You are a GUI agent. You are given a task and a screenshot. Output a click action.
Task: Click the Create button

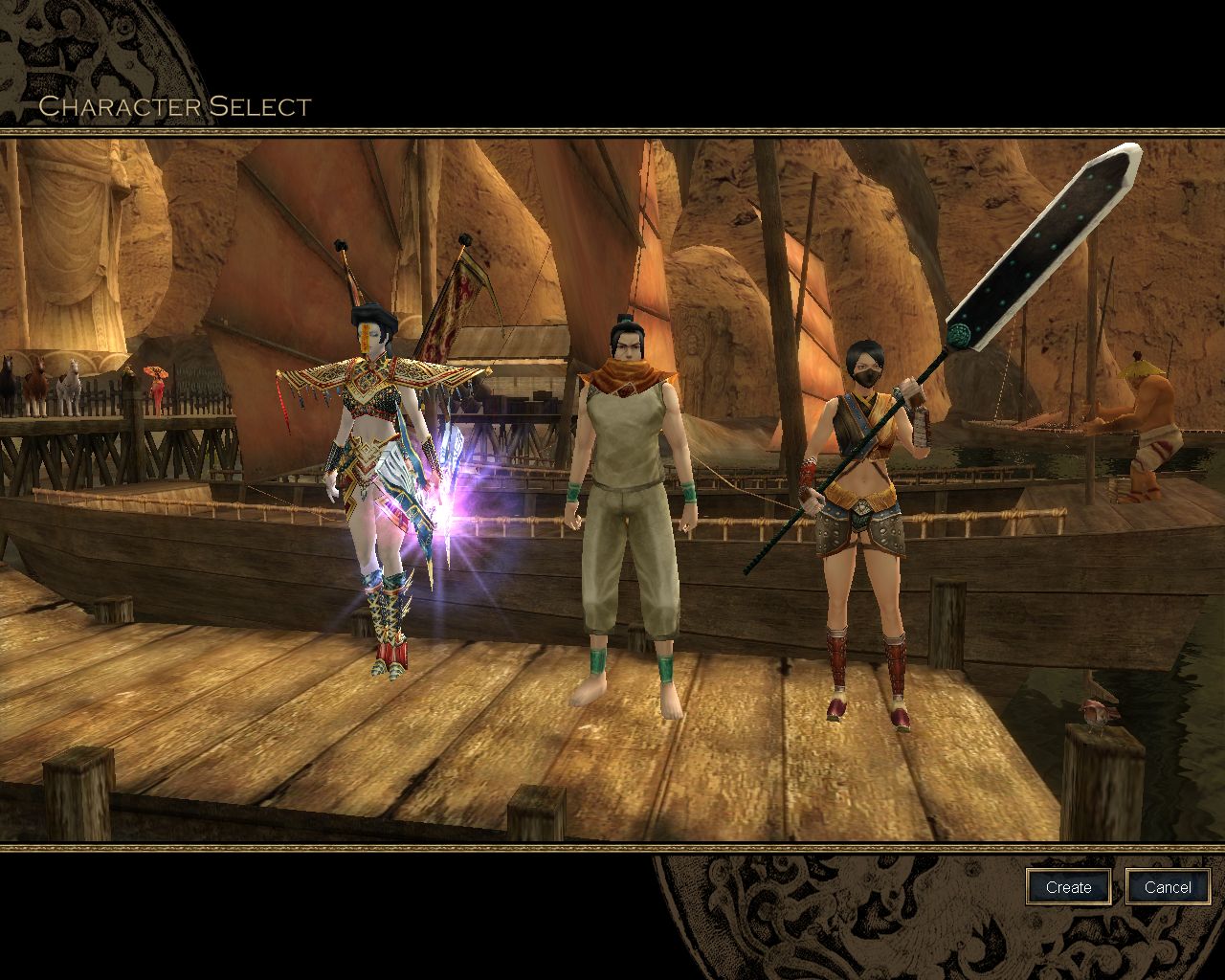[x=1068, y=887]
